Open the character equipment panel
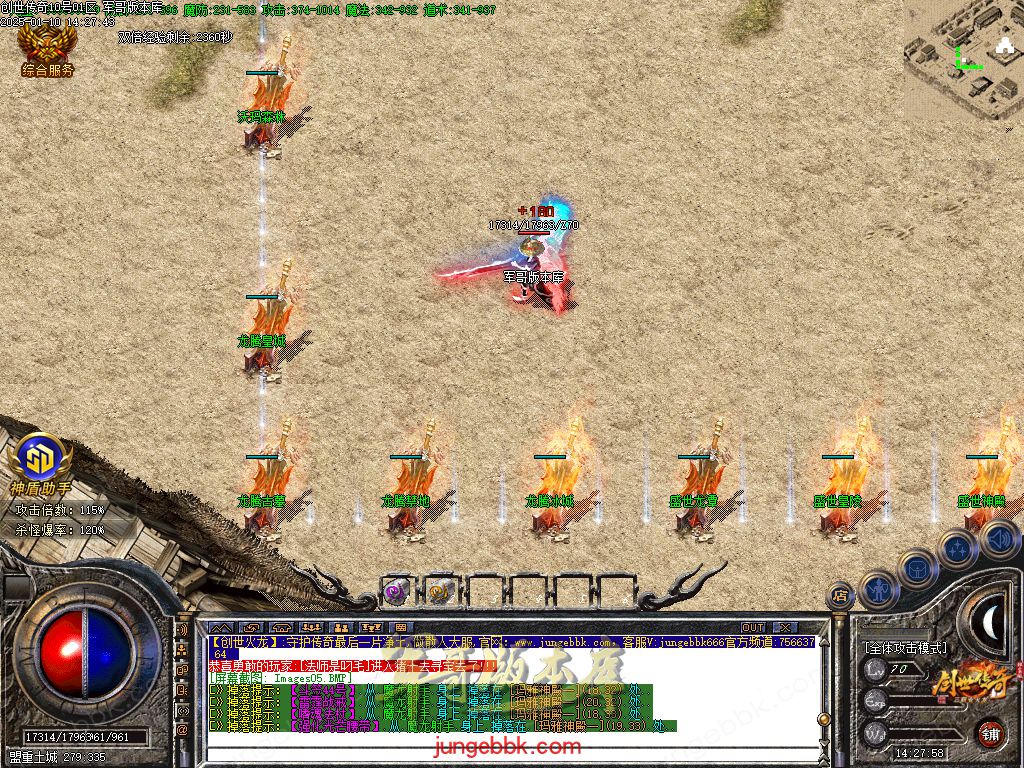The width and height of the screenshot is (1024, 768). click(879, 589)
